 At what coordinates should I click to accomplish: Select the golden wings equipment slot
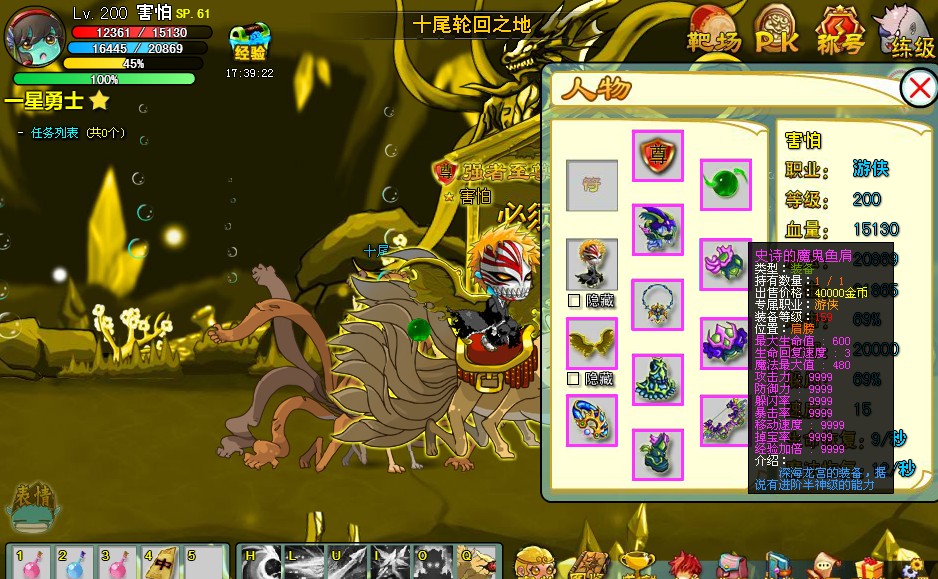pyautogui.click(x=591, y=343)
